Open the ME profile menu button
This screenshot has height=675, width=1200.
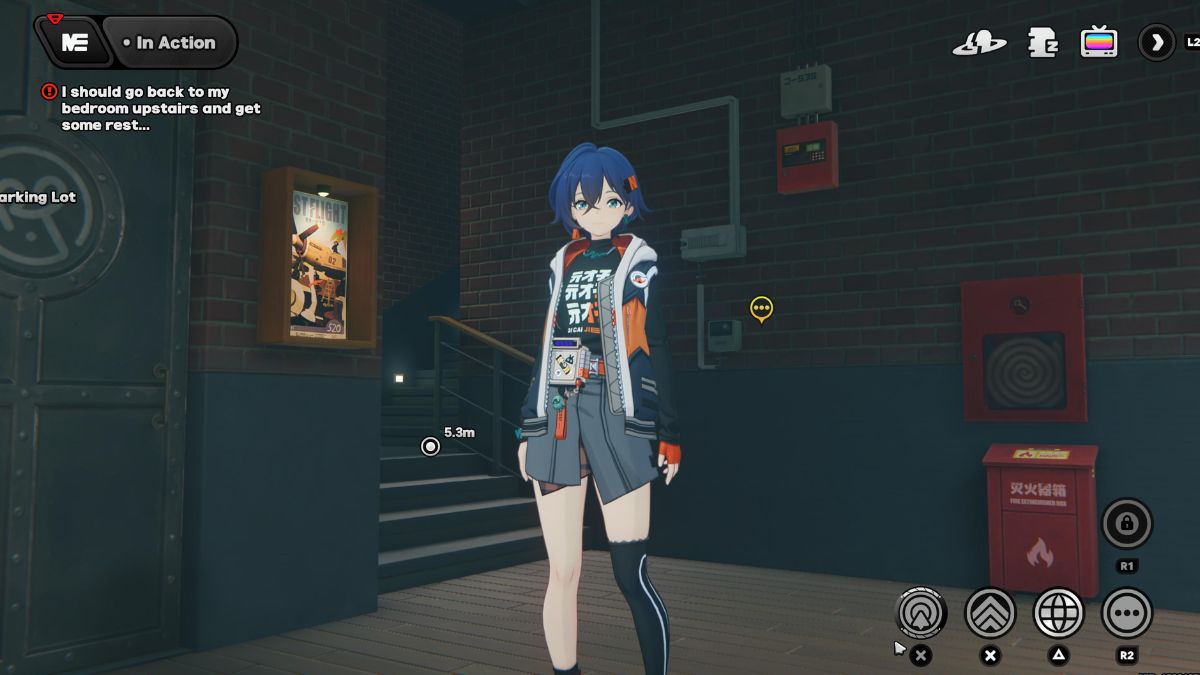[74, 43]
